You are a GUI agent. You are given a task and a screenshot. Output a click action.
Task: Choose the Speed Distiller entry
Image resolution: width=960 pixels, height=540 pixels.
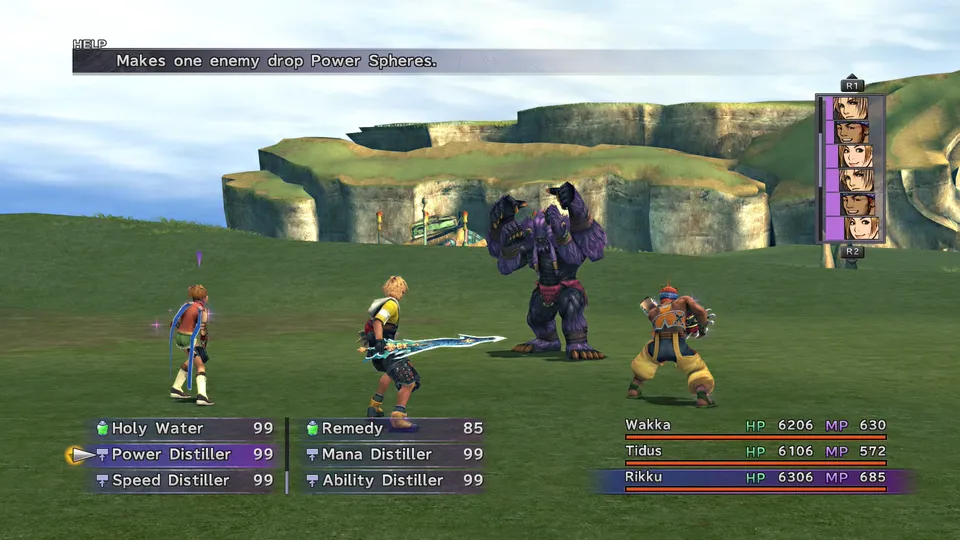[x=170, y=480]
